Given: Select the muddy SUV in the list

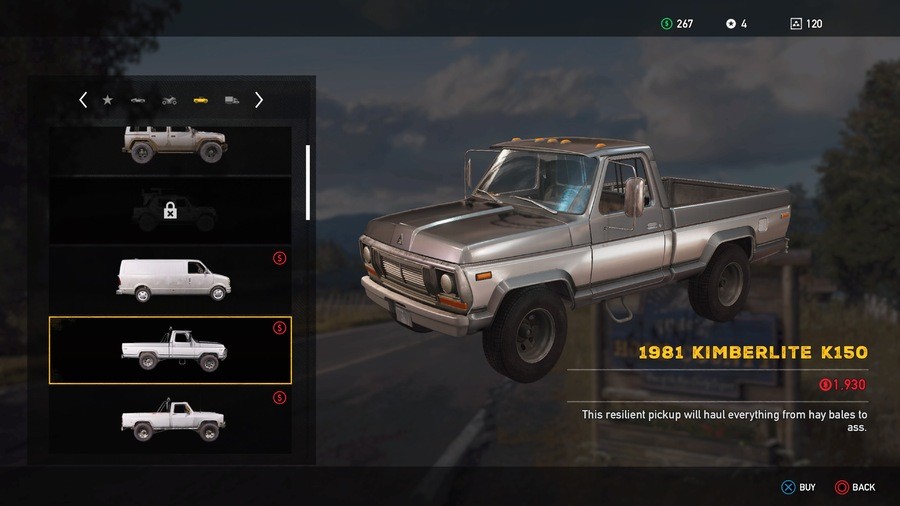Looking at the screenshot, I should (171, 146).
